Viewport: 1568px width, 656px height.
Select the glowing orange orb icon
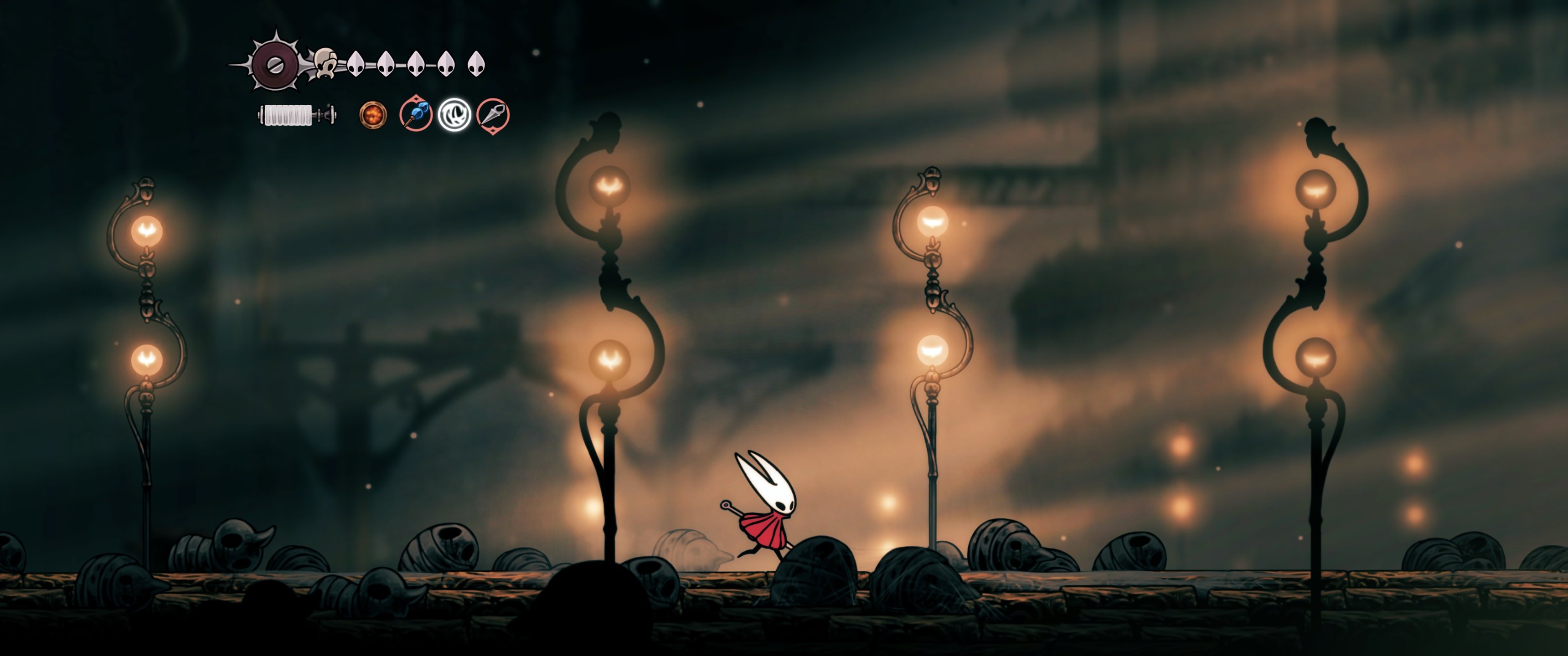tap(372, 115)
